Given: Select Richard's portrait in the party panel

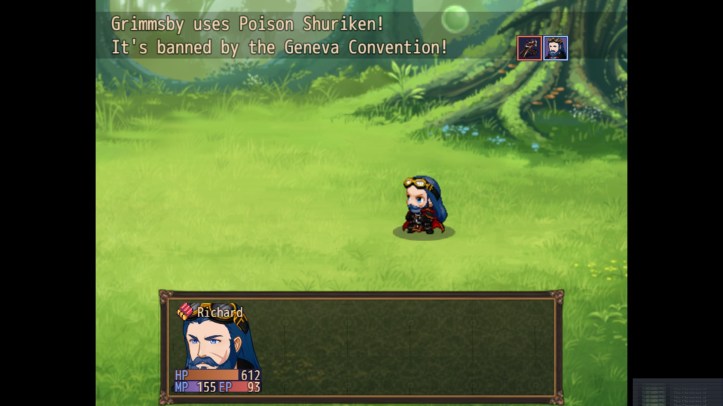Looking at the screenshot, I should pyautogui.click(x=219, y=345).
